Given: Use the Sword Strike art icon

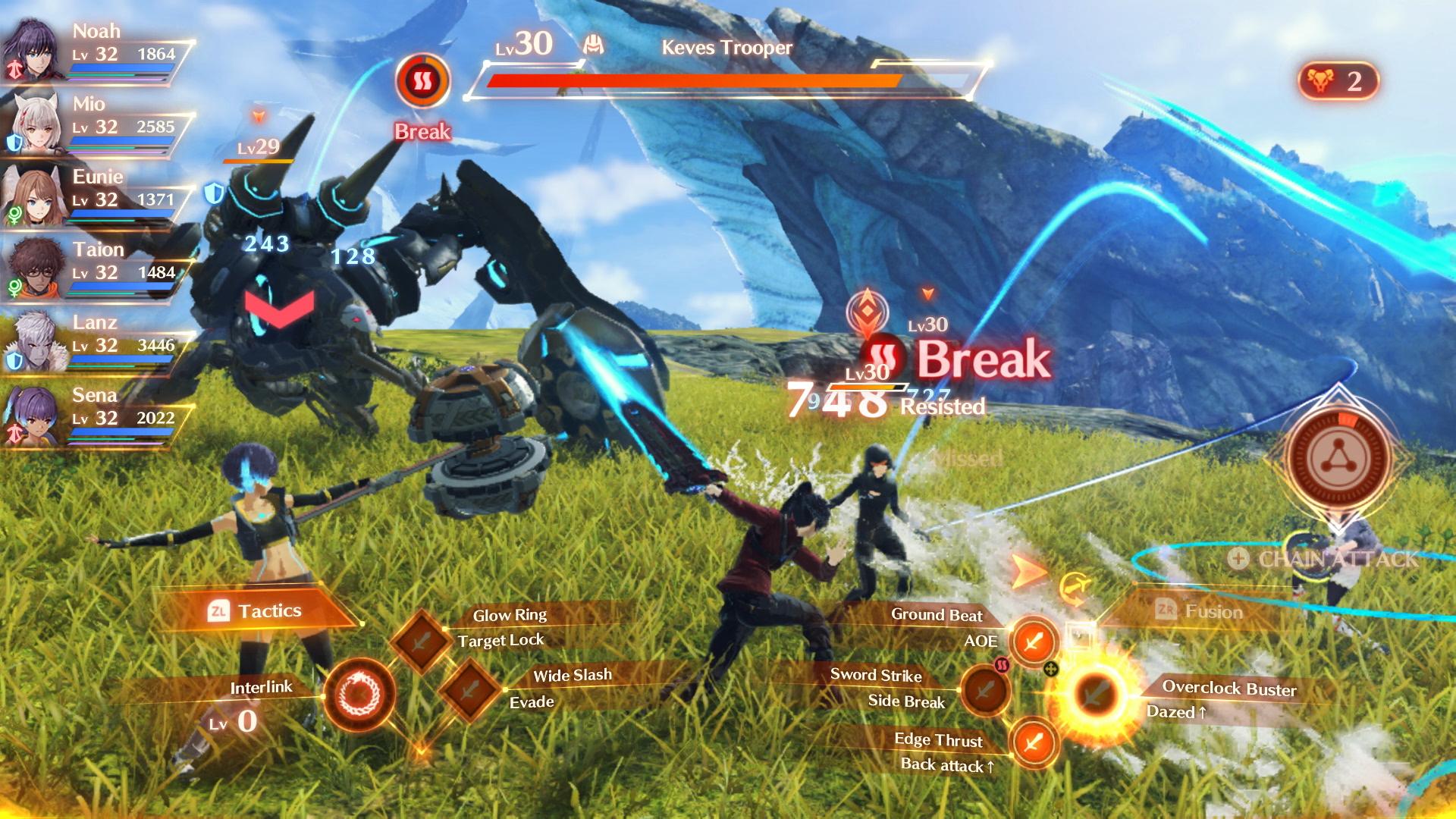Looking at the screenshot, I should click(x=987, y=691).
